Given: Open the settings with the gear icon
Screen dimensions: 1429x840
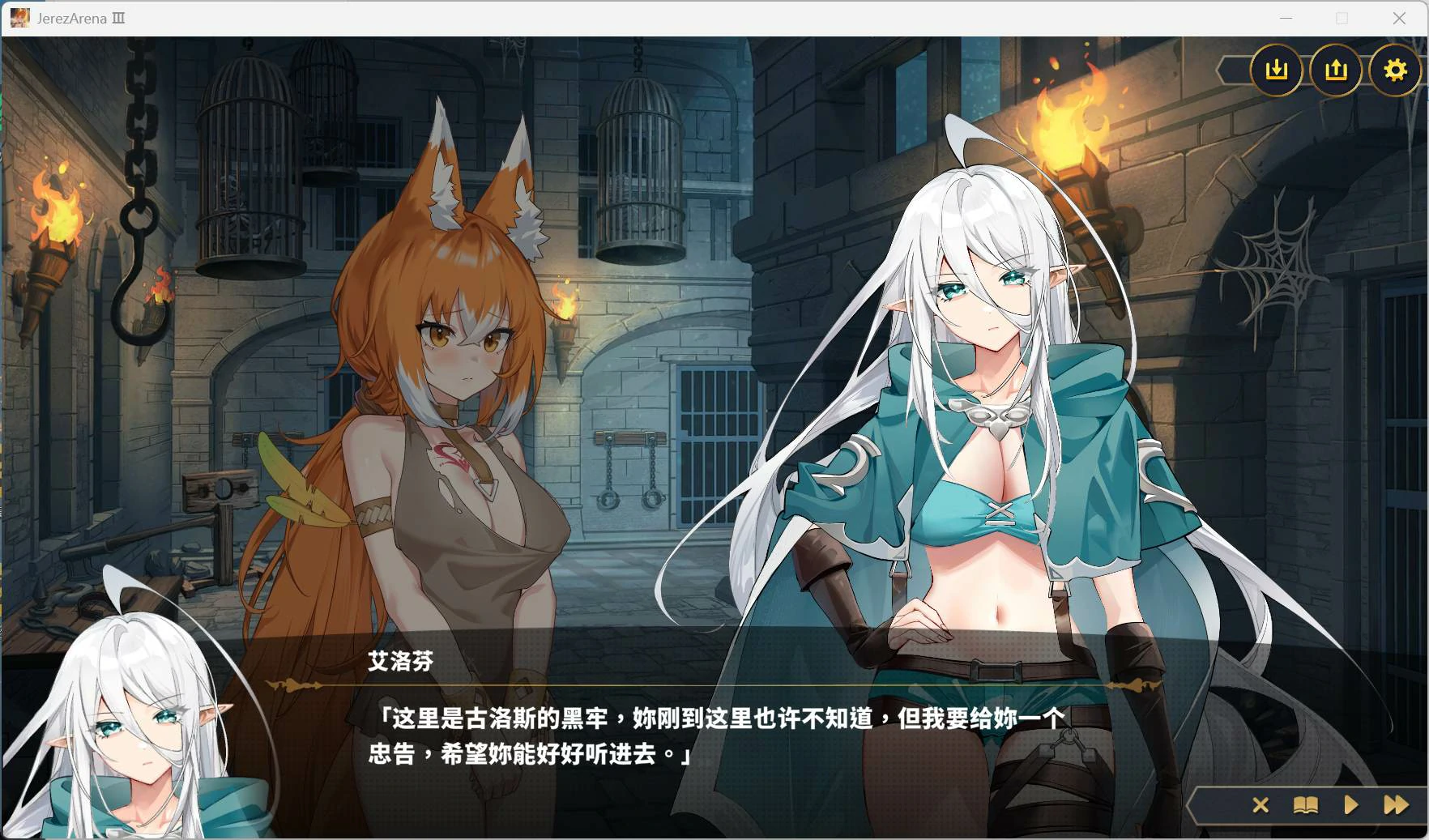Looking at the screenshot, I should [x=1395, y=70].
